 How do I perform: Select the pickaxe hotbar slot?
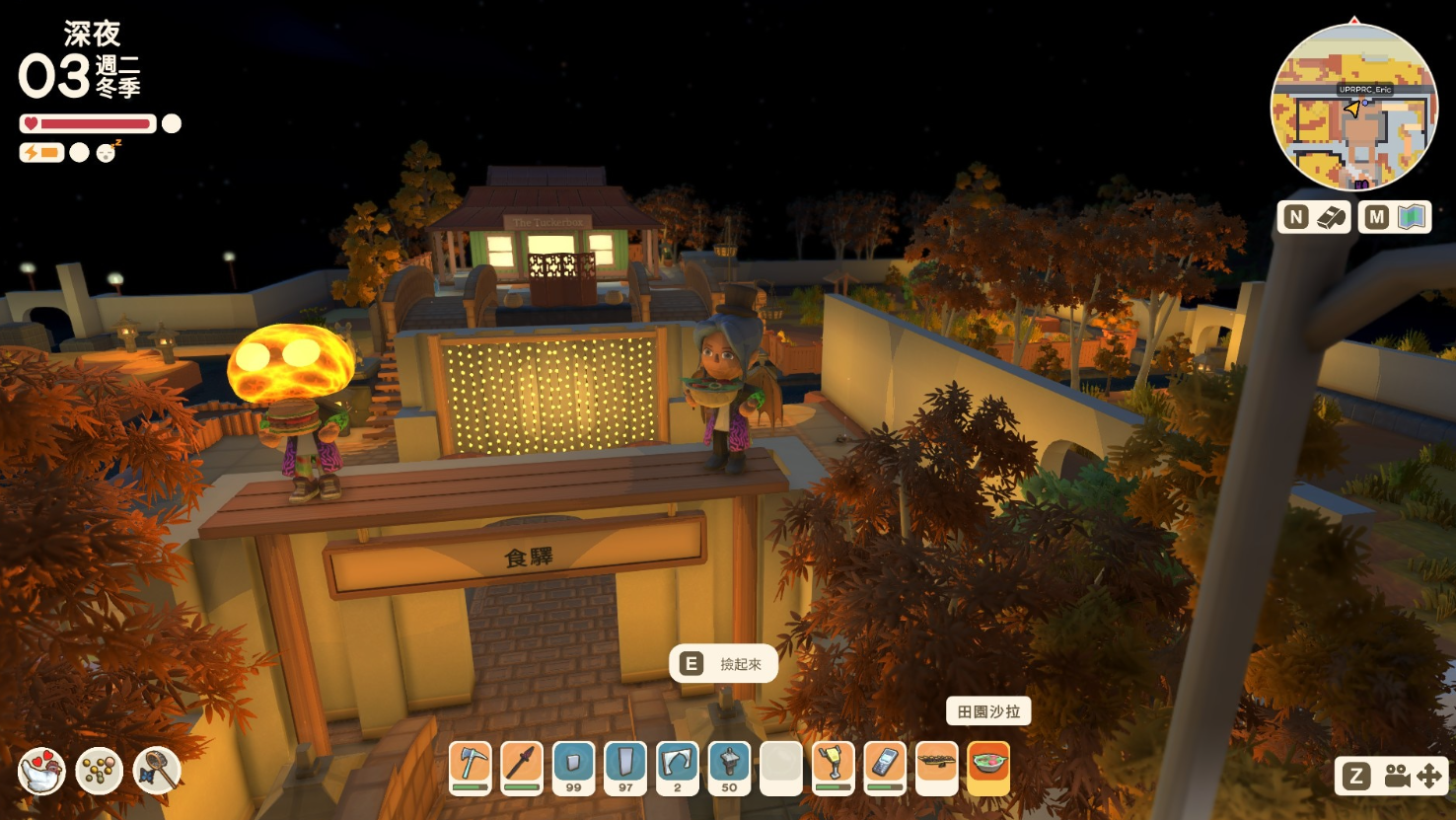click(x=471, y=767)
